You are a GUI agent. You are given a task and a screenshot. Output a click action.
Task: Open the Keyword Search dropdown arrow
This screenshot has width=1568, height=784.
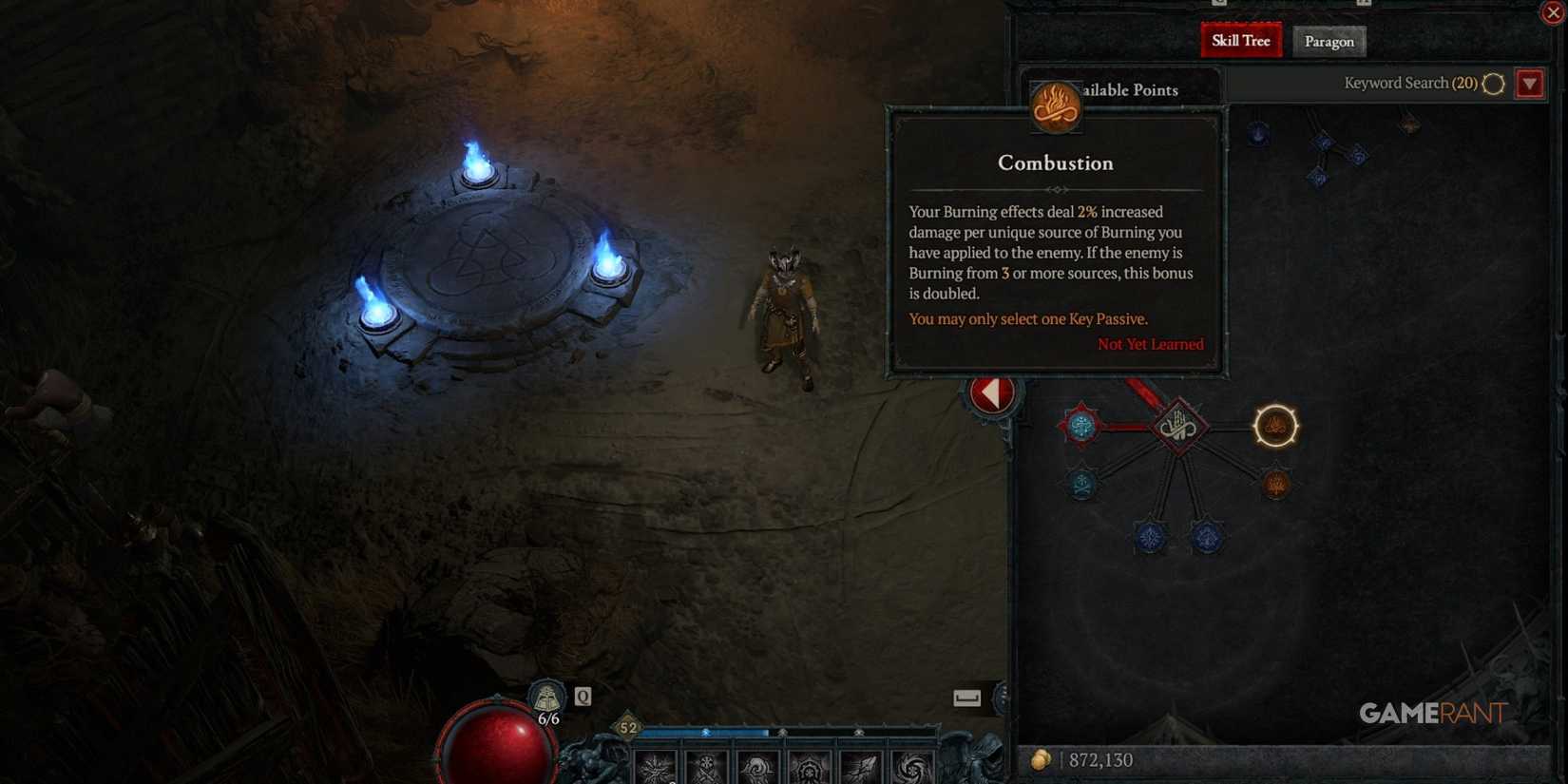tap(1530, 84)
